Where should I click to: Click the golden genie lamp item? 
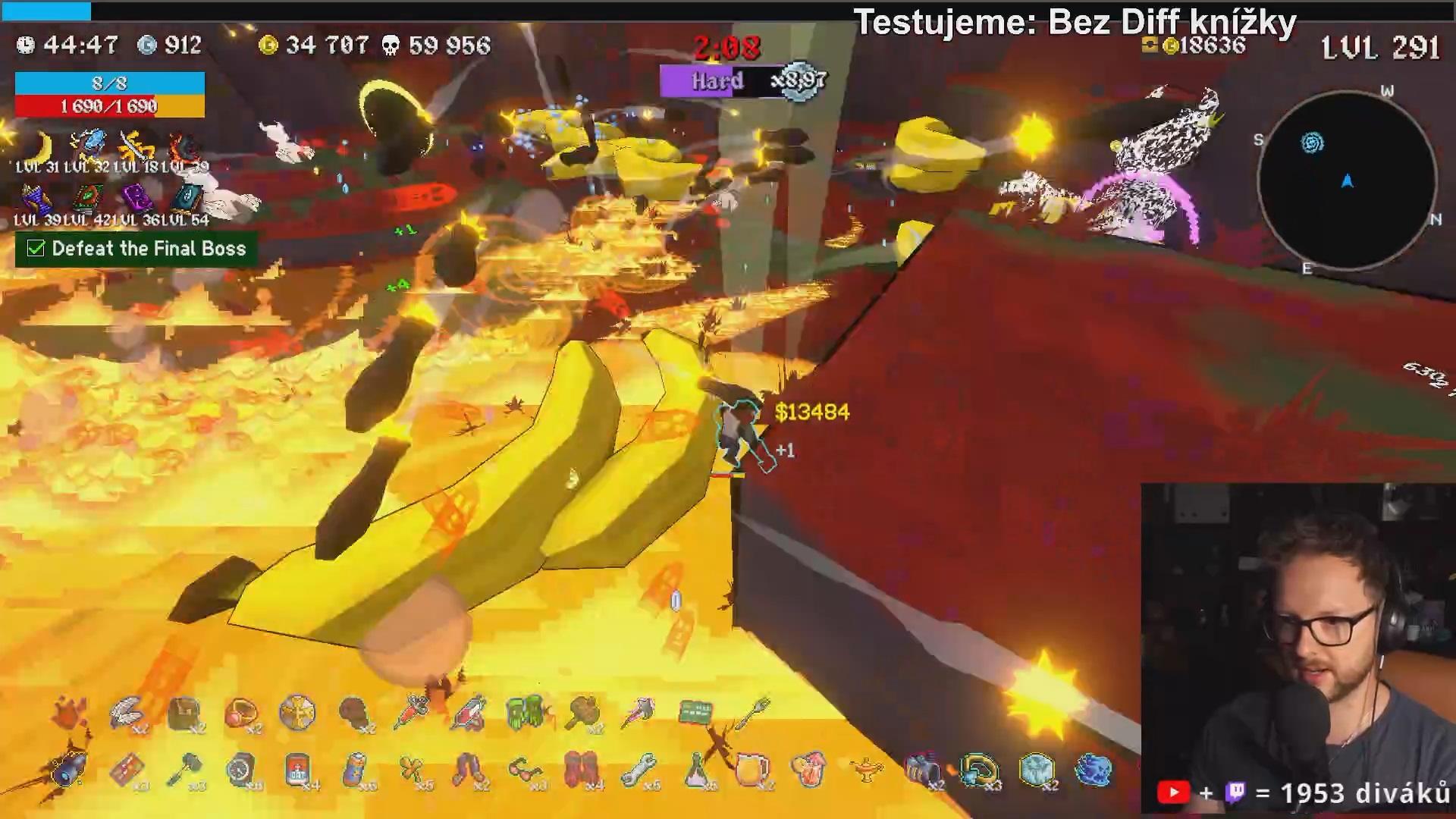click(x=867, y=770)
